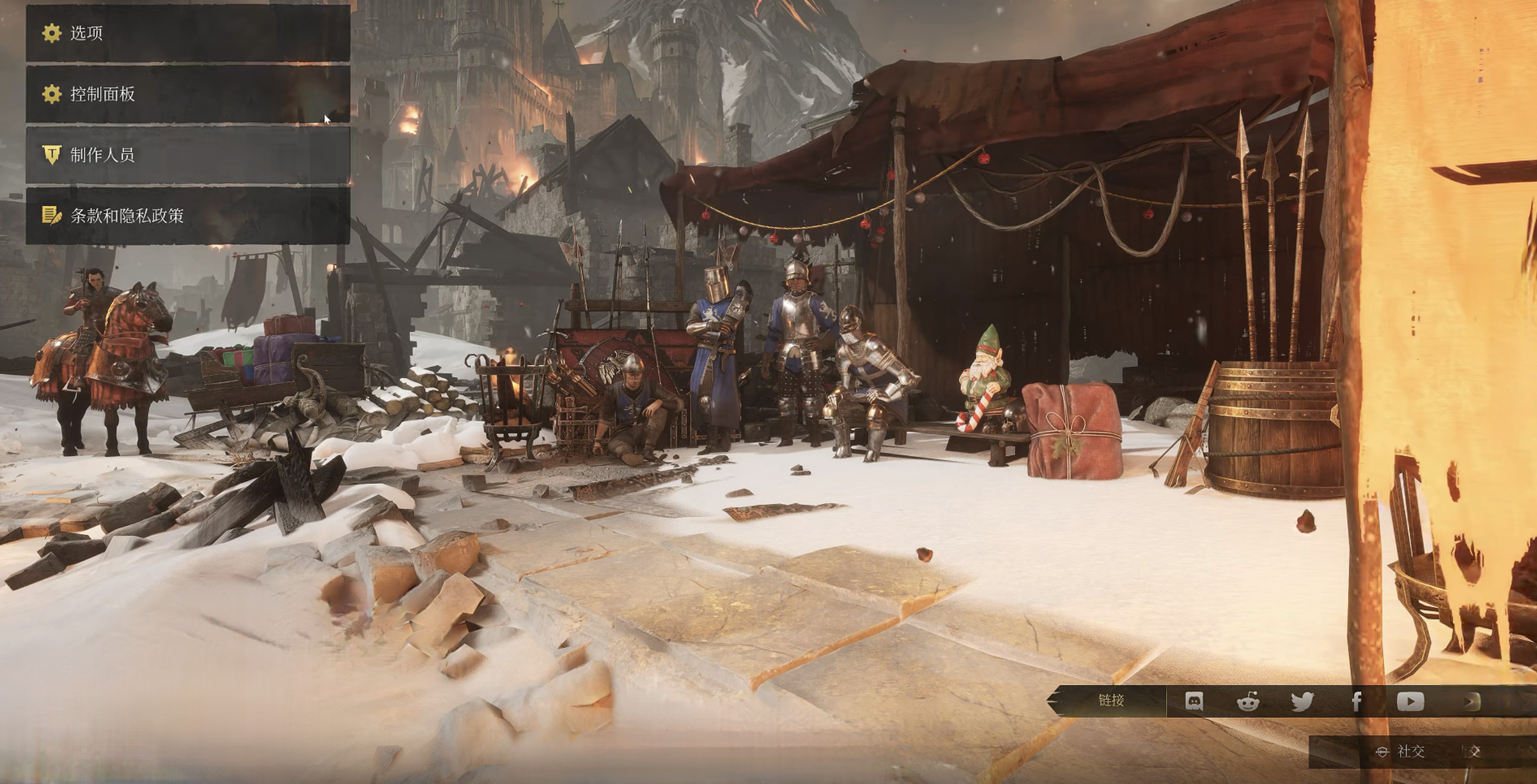Go to the Facebook page icon
The width and height of the screenshot is (1537, 784).
pos(1356,701)
